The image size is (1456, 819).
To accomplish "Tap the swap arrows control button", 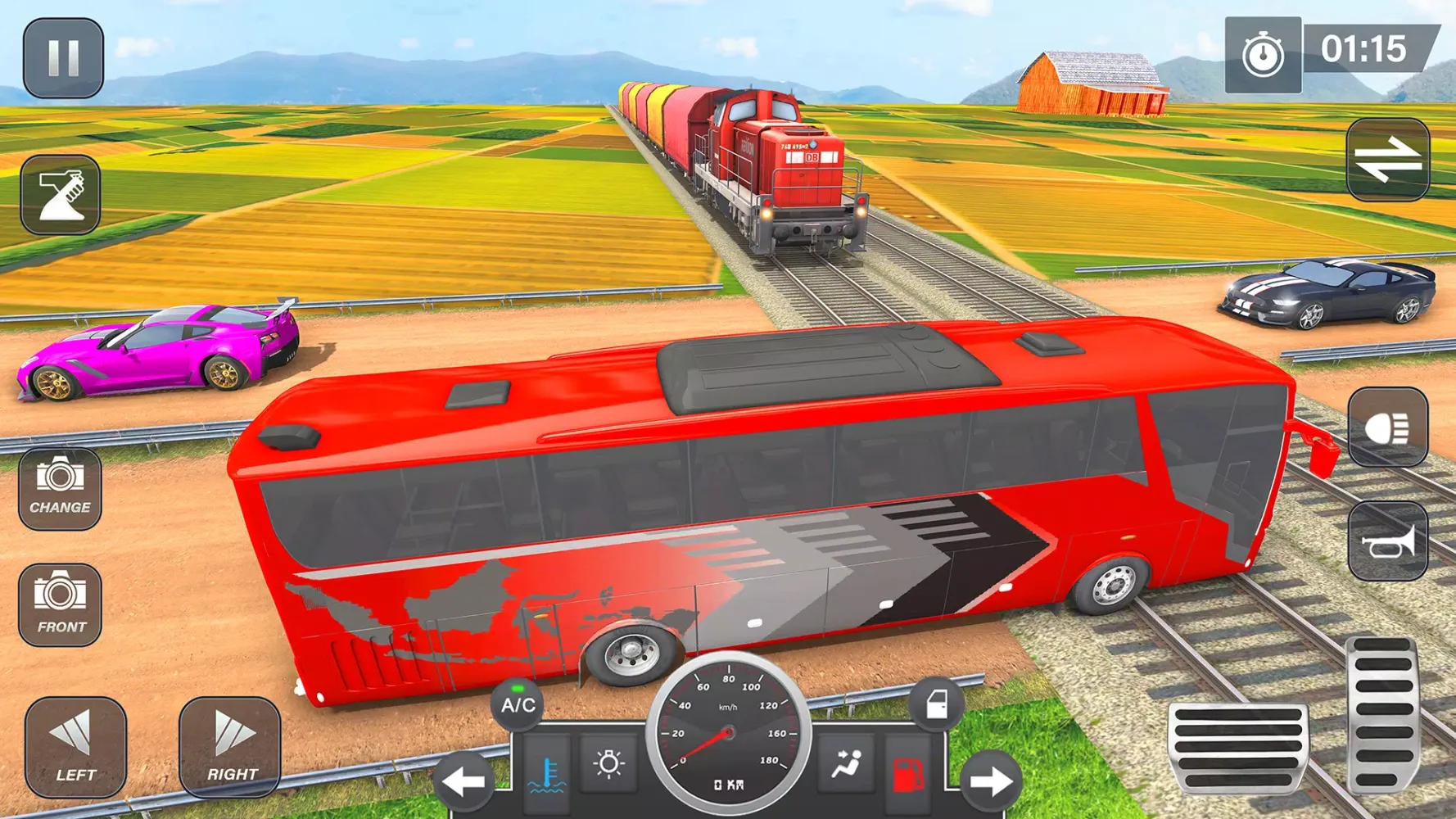I will point(1388,160).
